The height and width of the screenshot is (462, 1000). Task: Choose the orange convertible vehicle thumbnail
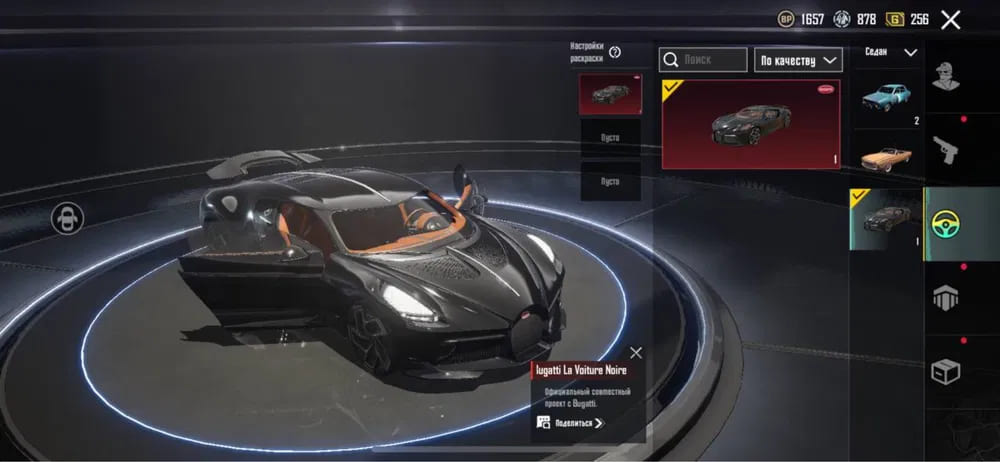tap(887, 157)
